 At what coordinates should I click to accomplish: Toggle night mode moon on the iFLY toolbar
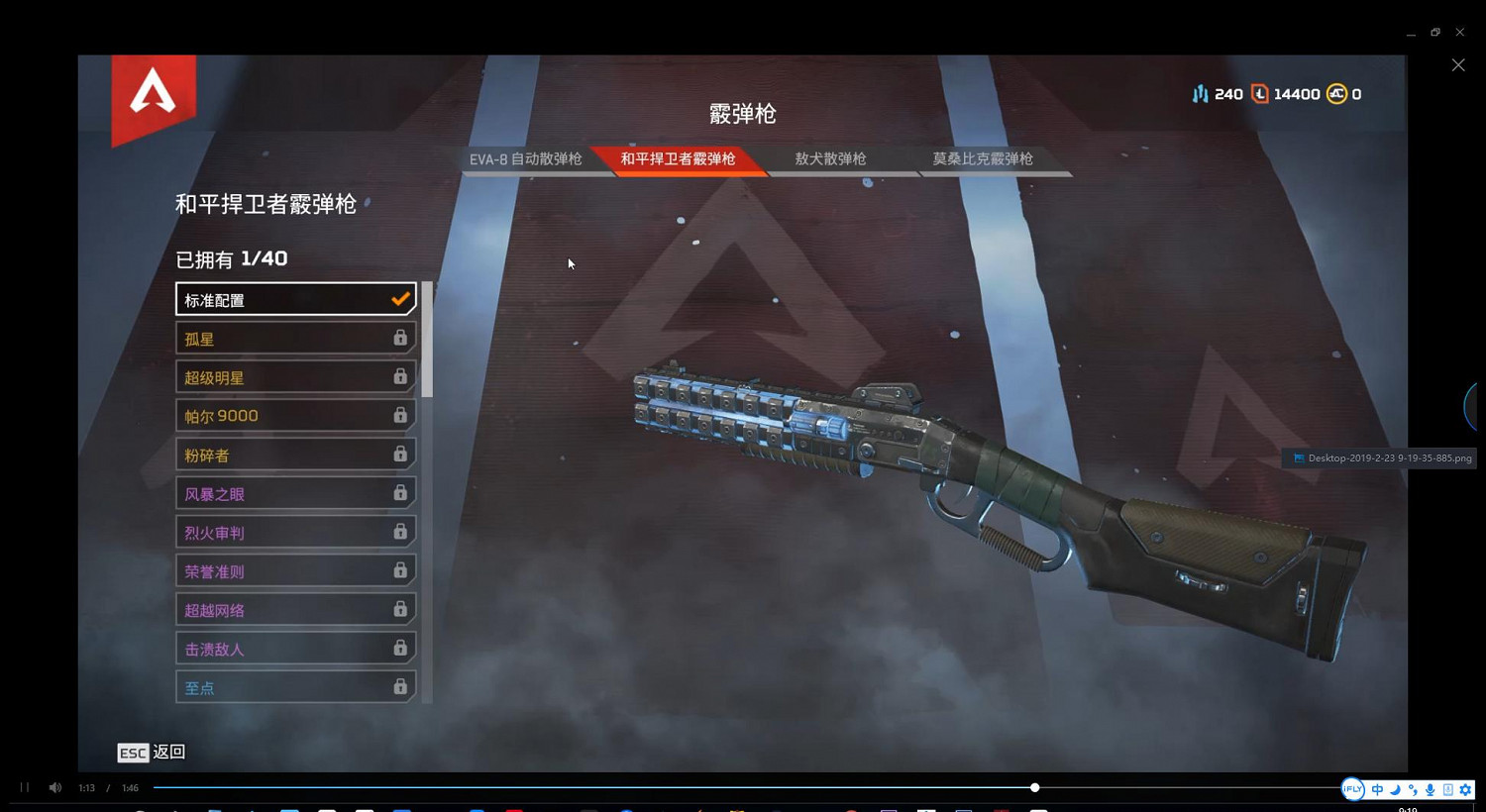1395,789
